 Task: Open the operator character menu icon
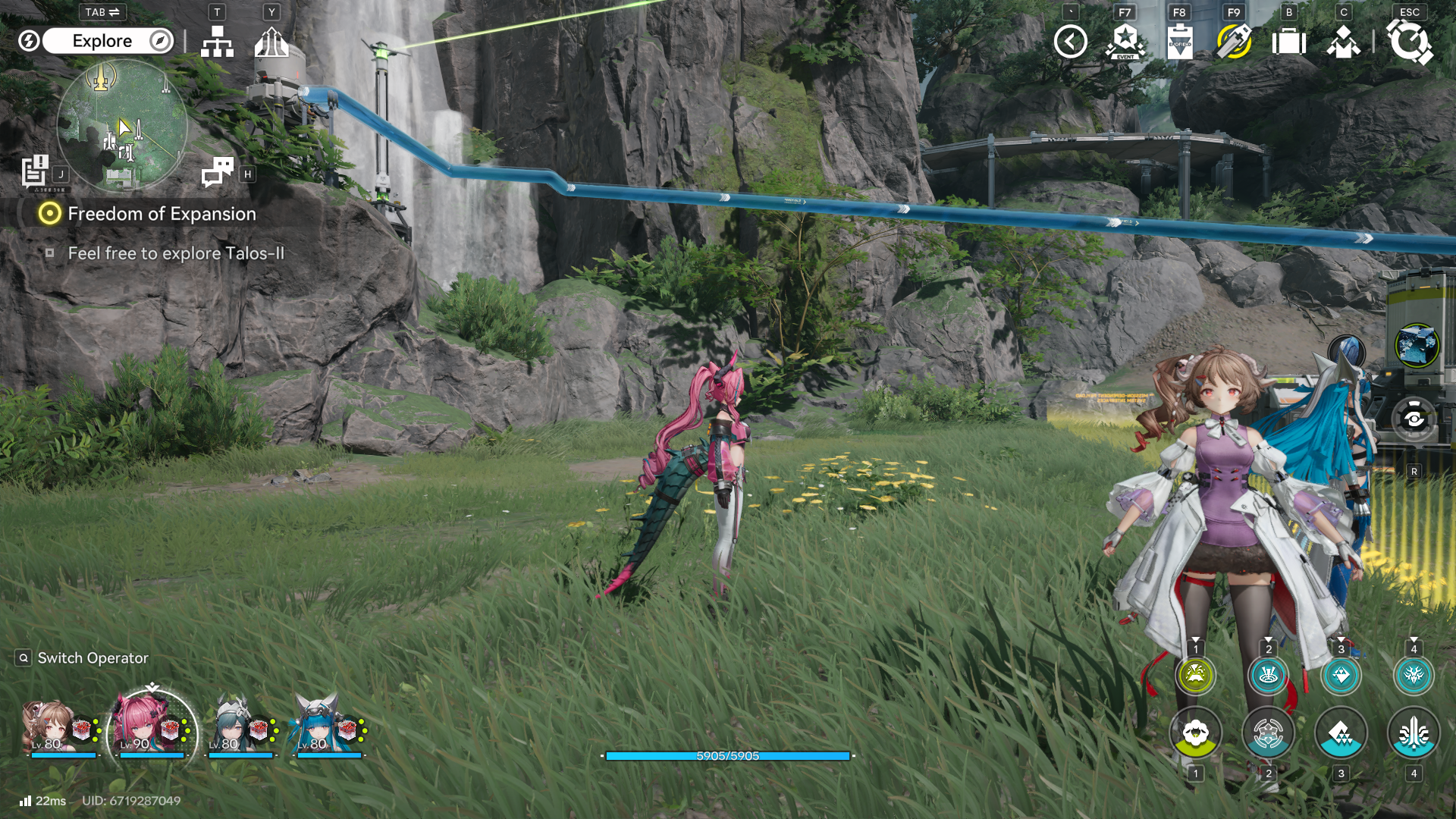1343,42
